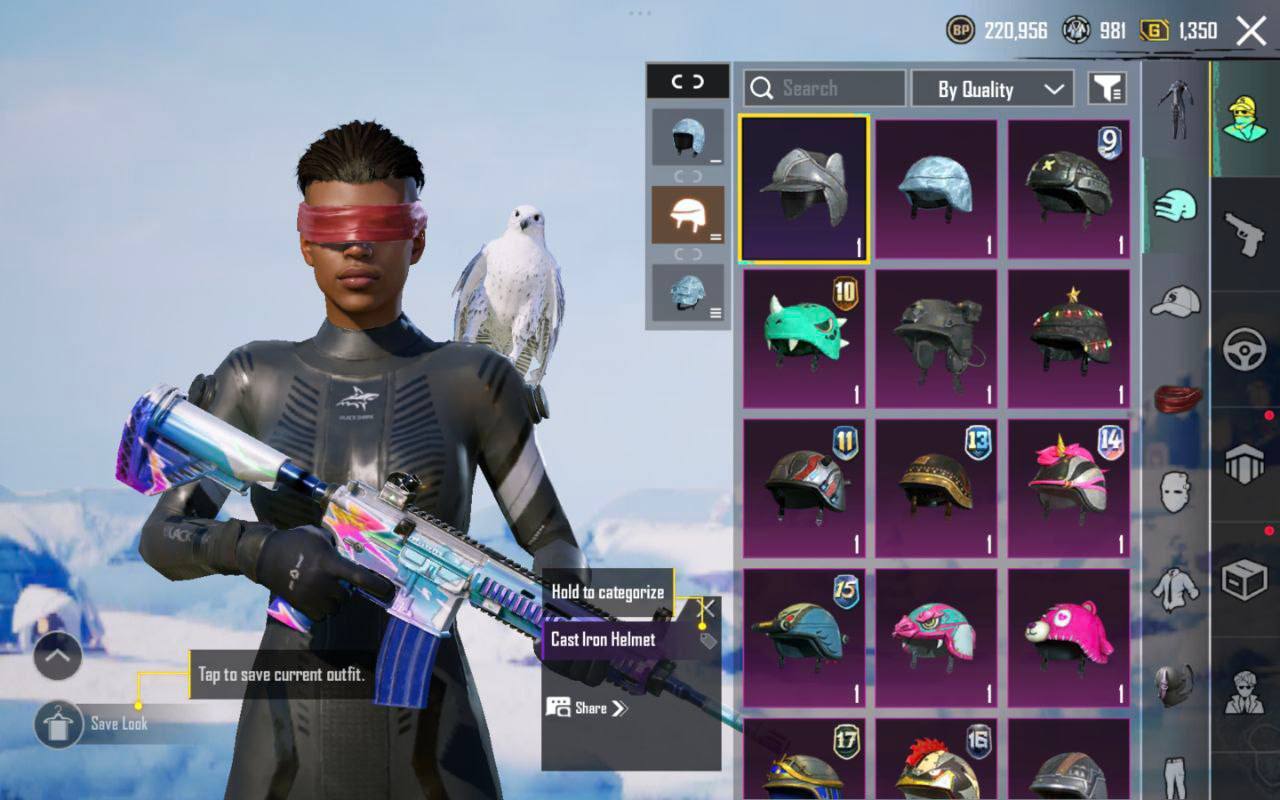Share the Cast Iron Helmet
Image resolution: width=1280 pixels, height=800 pixels.
[x=587, y=708]
